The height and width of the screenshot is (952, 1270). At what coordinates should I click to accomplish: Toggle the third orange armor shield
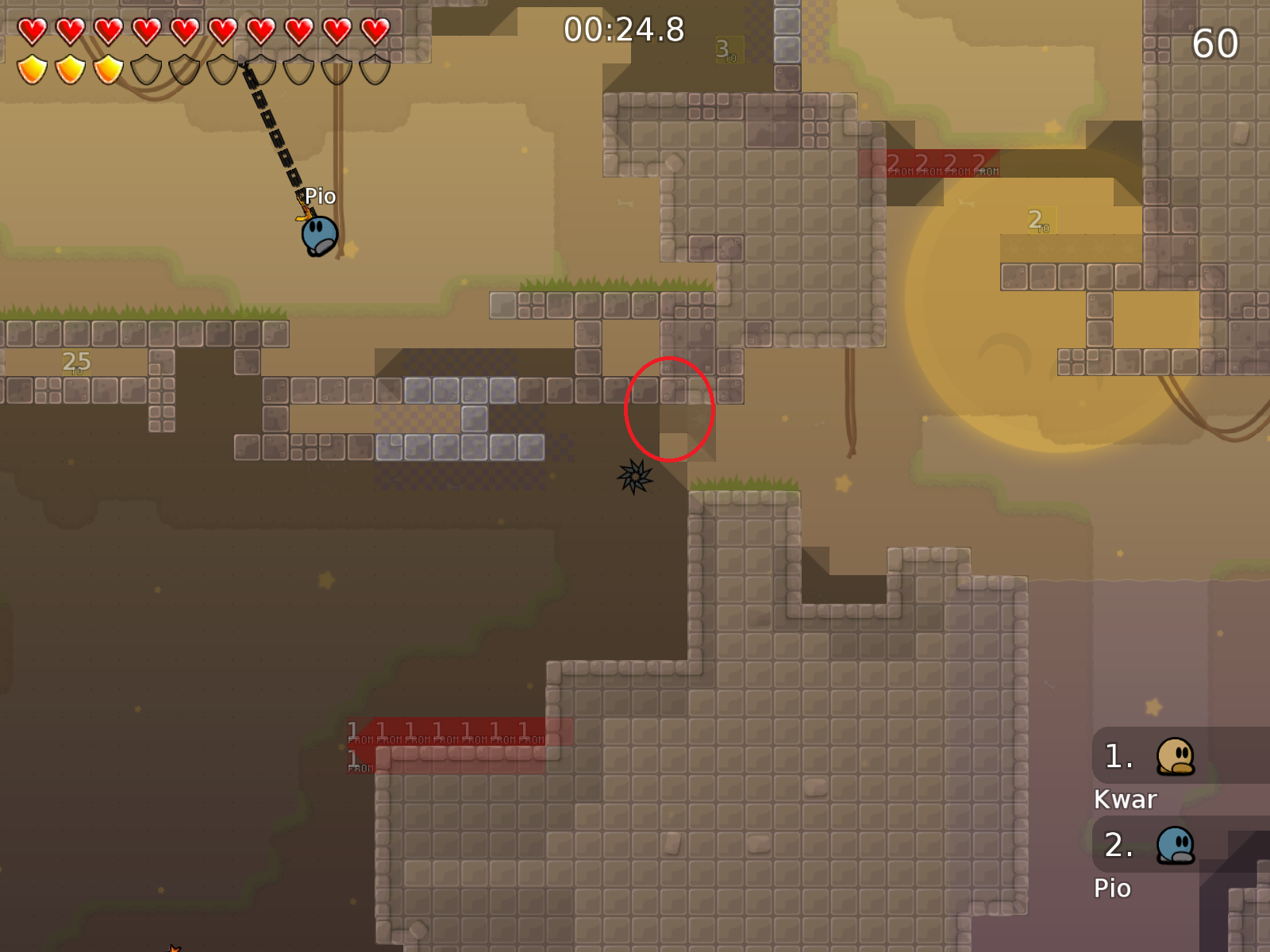pos(109,70)
